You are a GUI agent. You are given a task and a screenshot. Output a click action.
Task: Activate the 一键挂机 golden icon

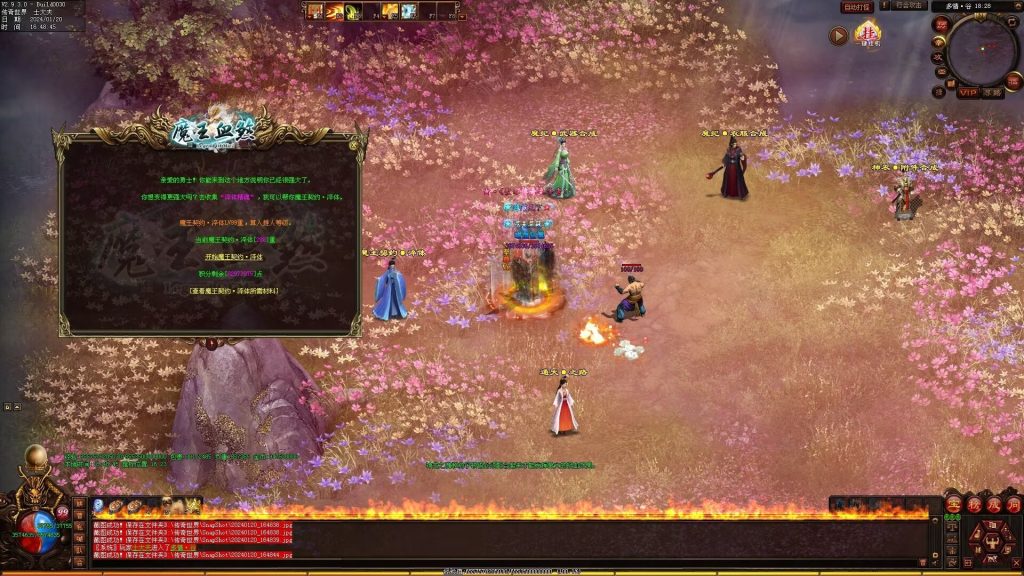(867, 36)
